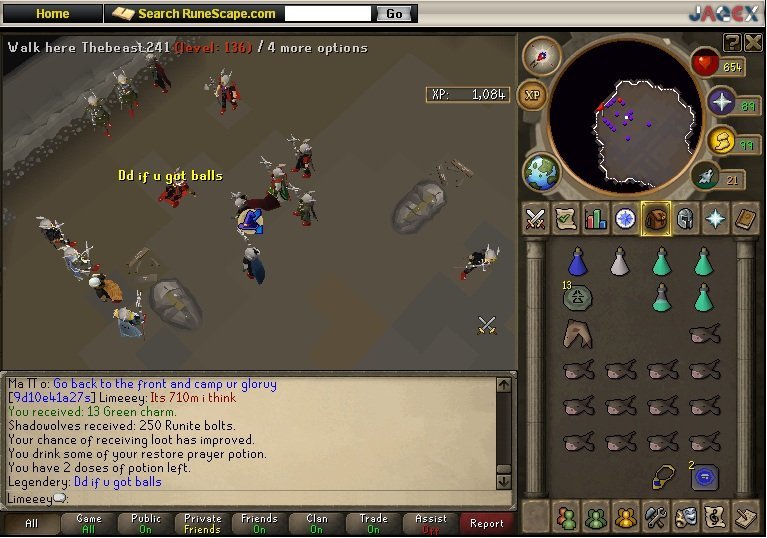This screenshot has width=767, height=538.
Task: Open the Home link in the top bar
Action: (53, 14)
